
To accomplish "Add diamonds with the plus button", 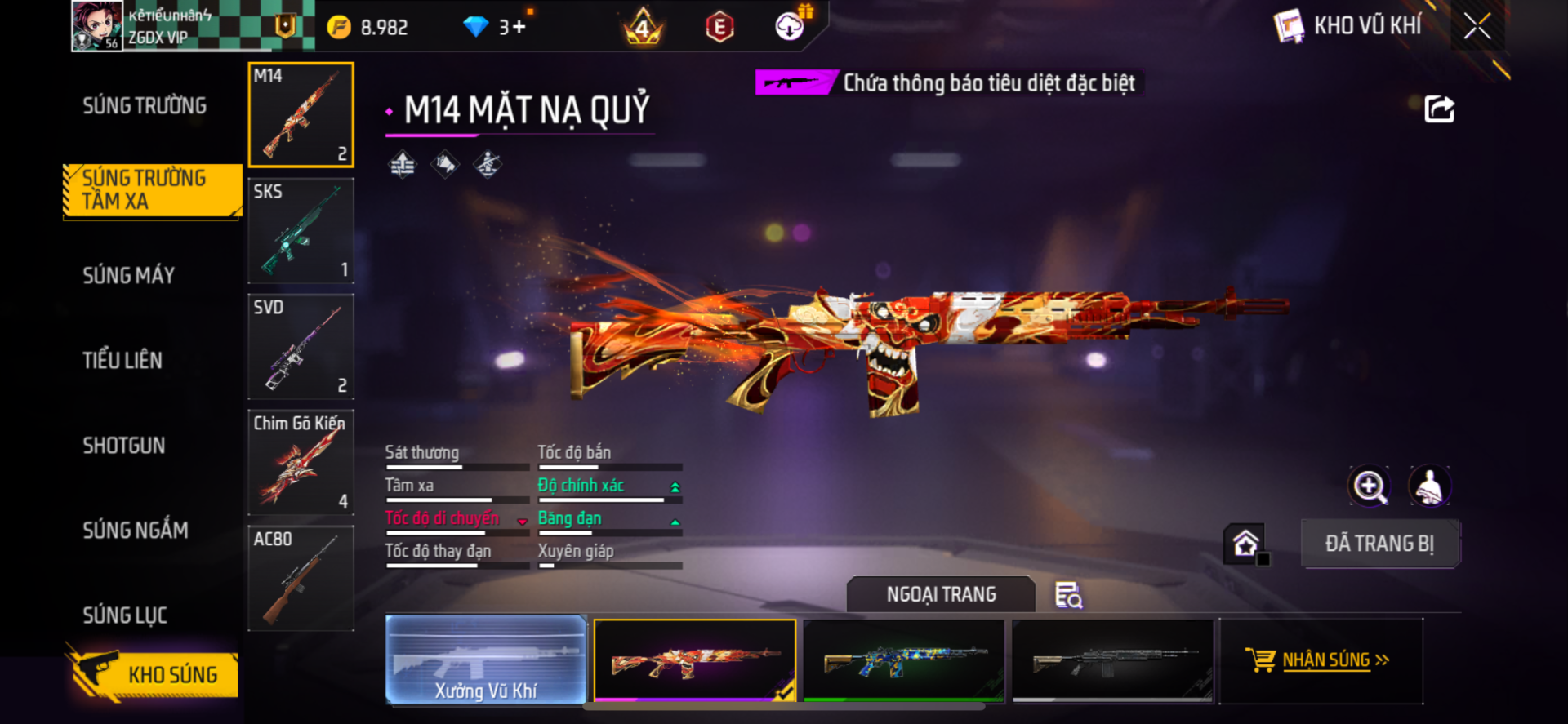I will click(519, 28).
